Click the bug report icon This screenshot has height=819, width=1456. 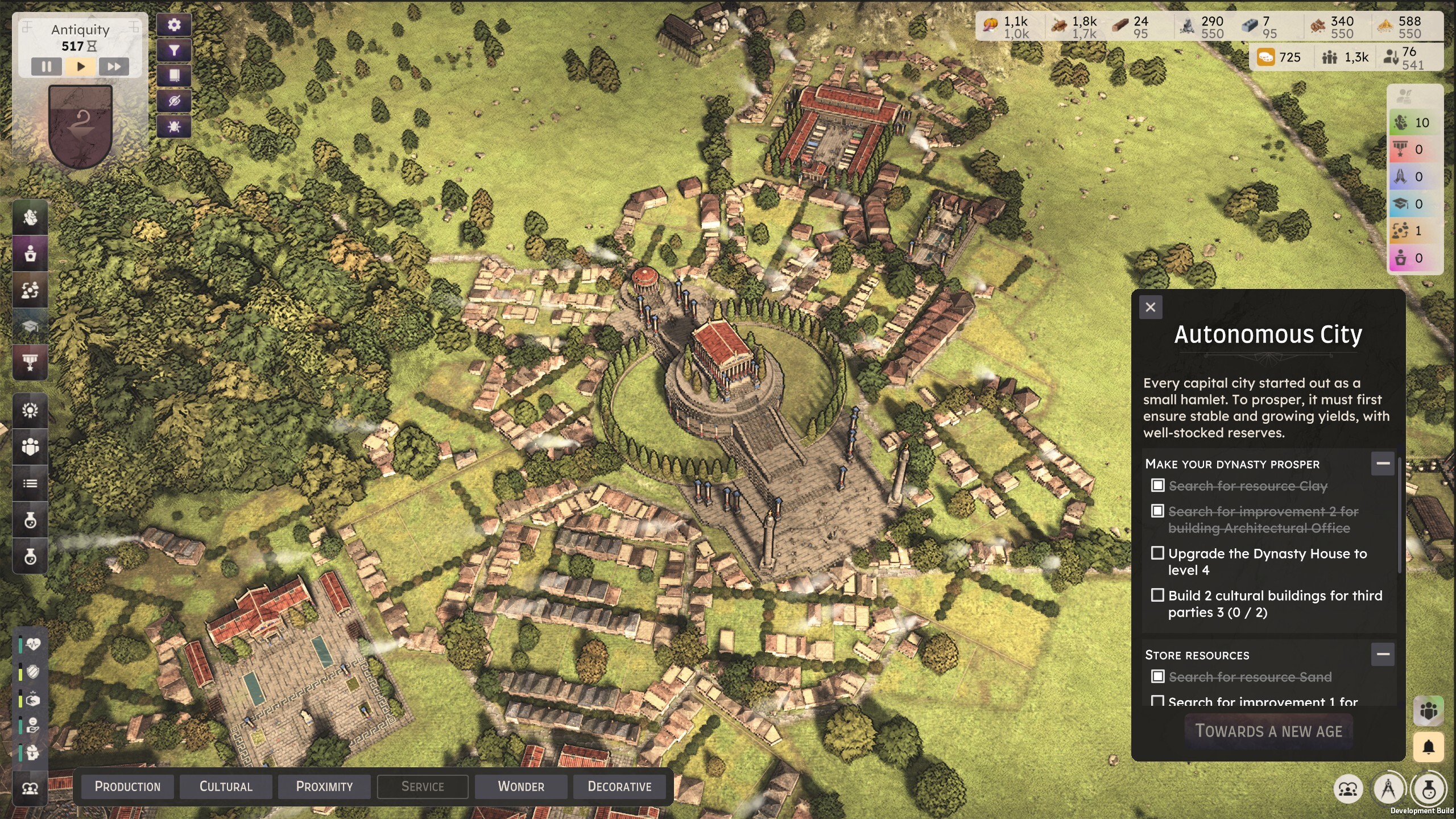point(175,127)
